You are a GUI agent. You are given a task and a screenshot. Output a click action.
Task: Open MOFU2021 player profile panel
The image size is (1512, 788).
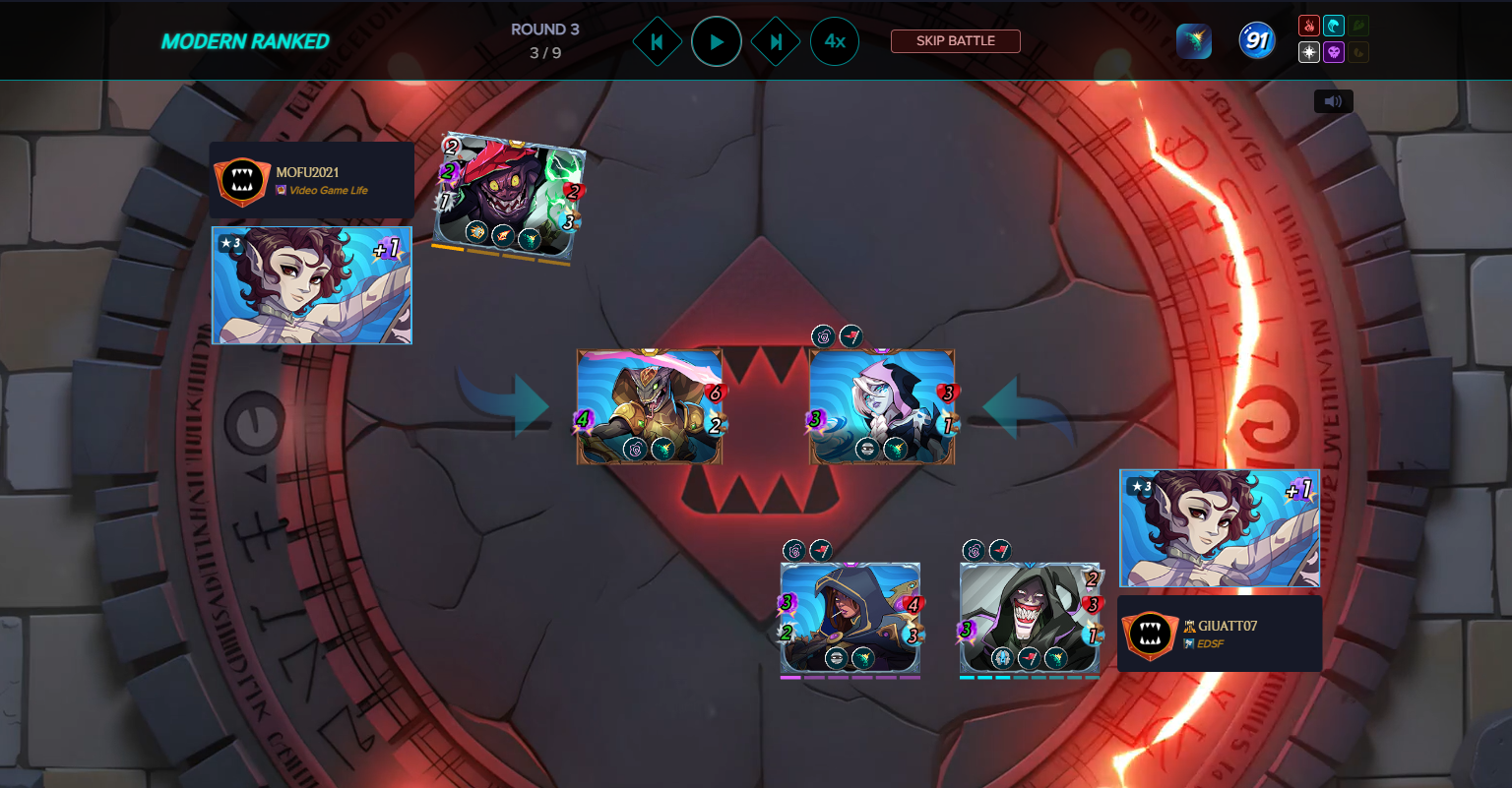pos(311,180)
